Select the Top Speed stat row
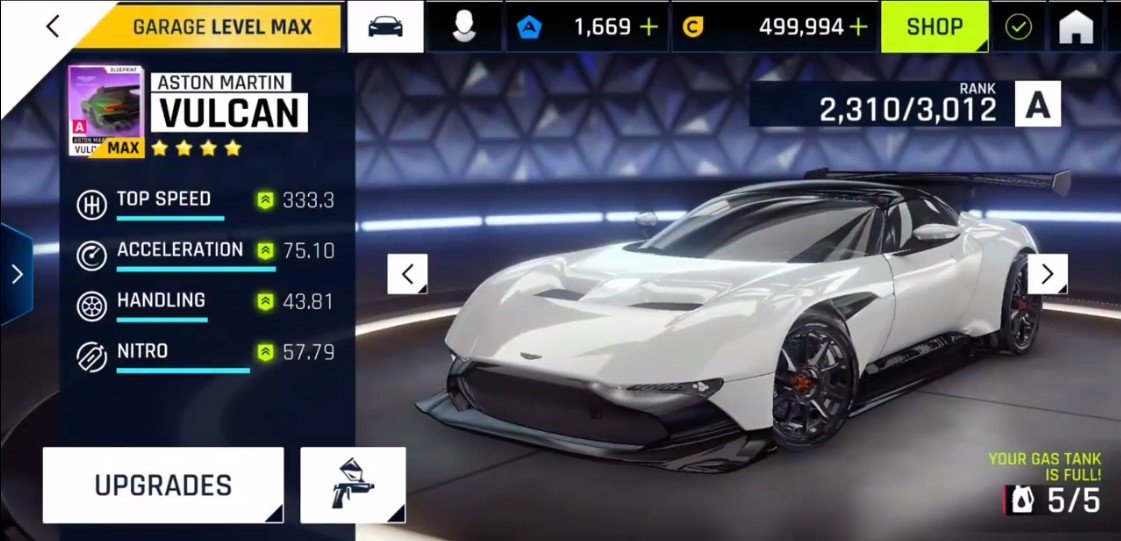This screenshot has width=1121, height=541. 205,201
